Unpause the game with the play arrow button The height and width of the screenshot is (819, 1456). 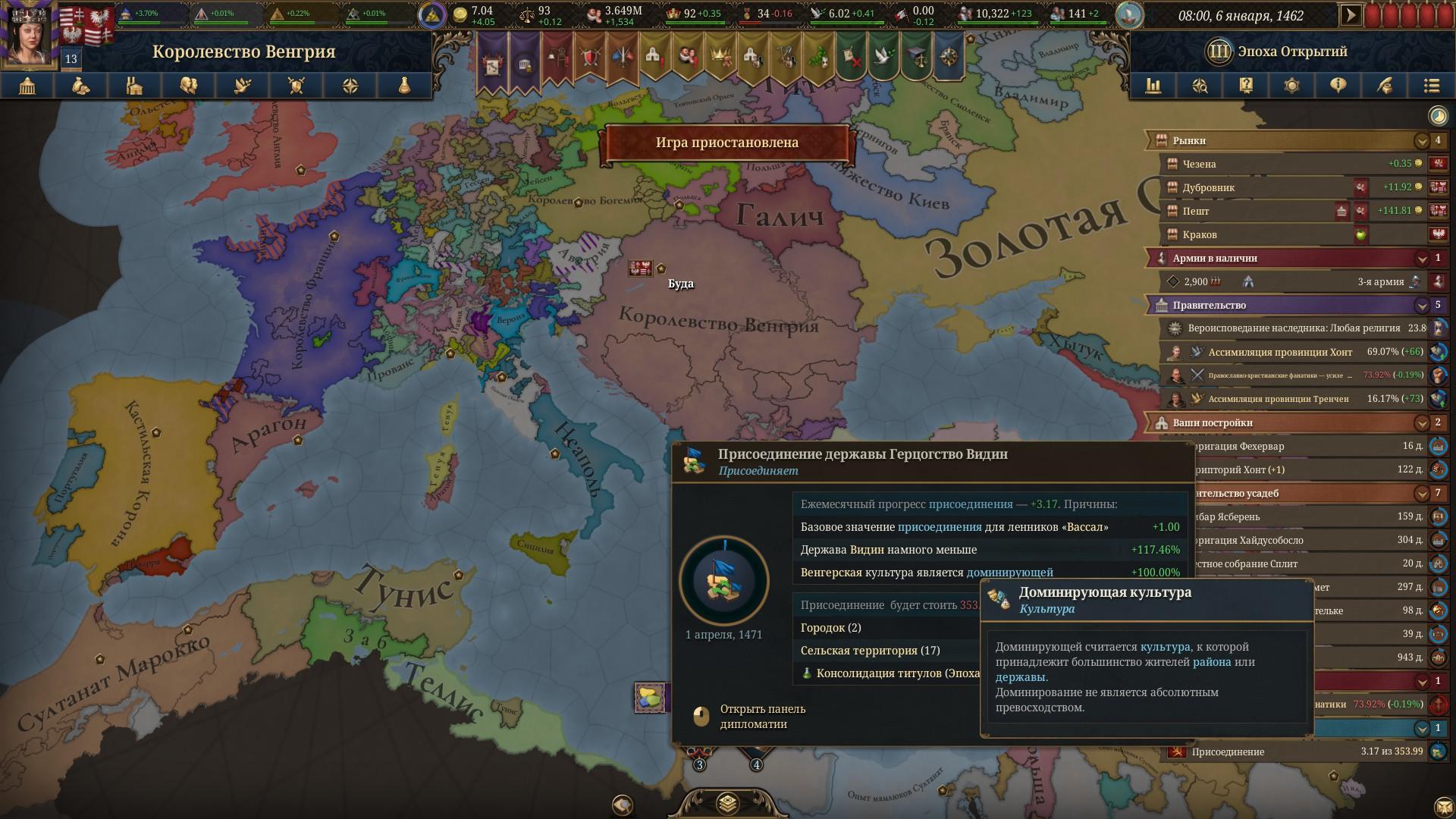[1351, 15]
